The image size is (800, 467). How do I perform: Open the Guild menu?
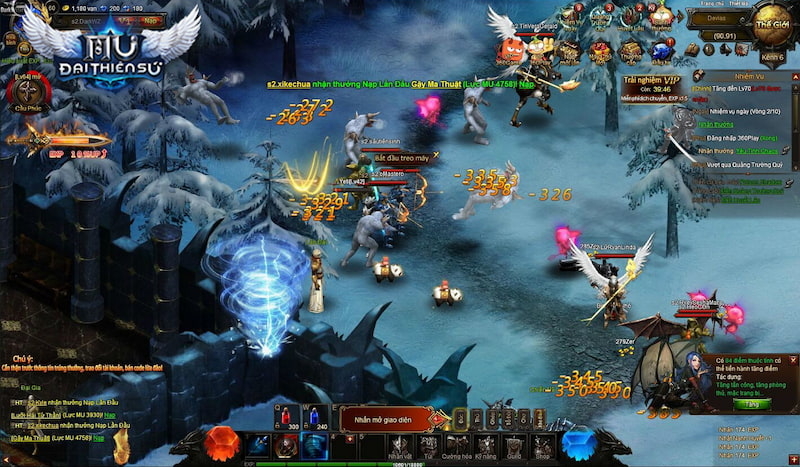click(515, 446)
